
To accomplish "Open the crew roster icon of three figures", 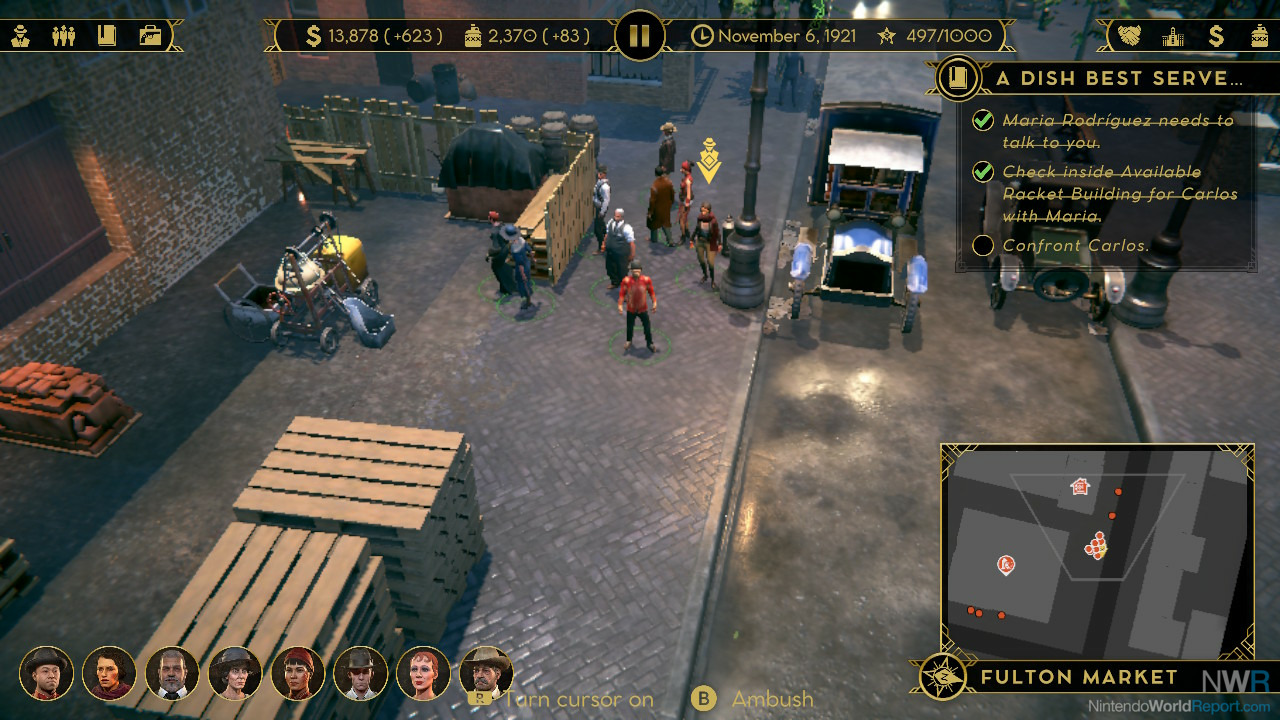I will pos(64,36).
